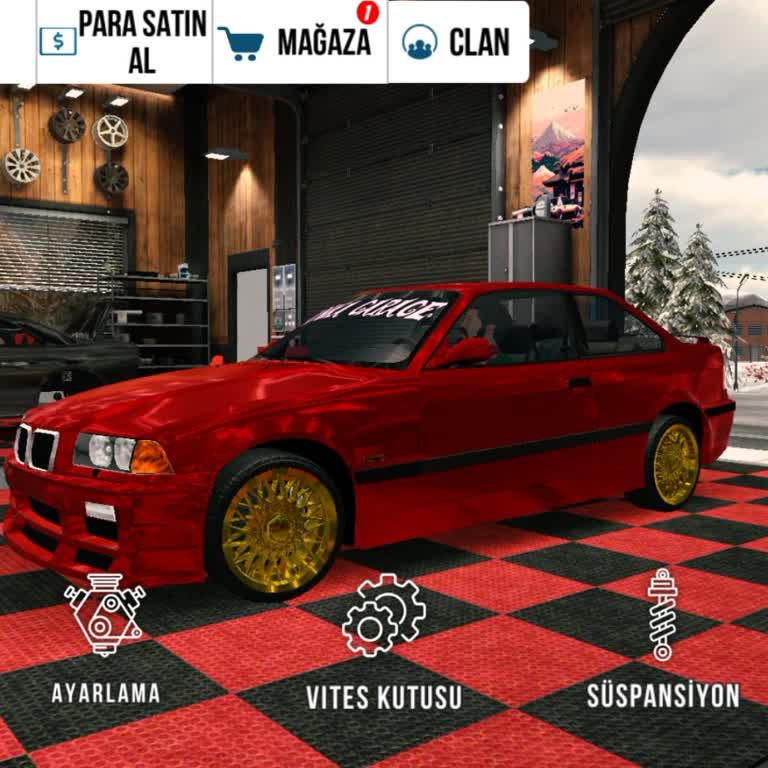
Task: Open the Clan menu
Action: coord(458,42)
